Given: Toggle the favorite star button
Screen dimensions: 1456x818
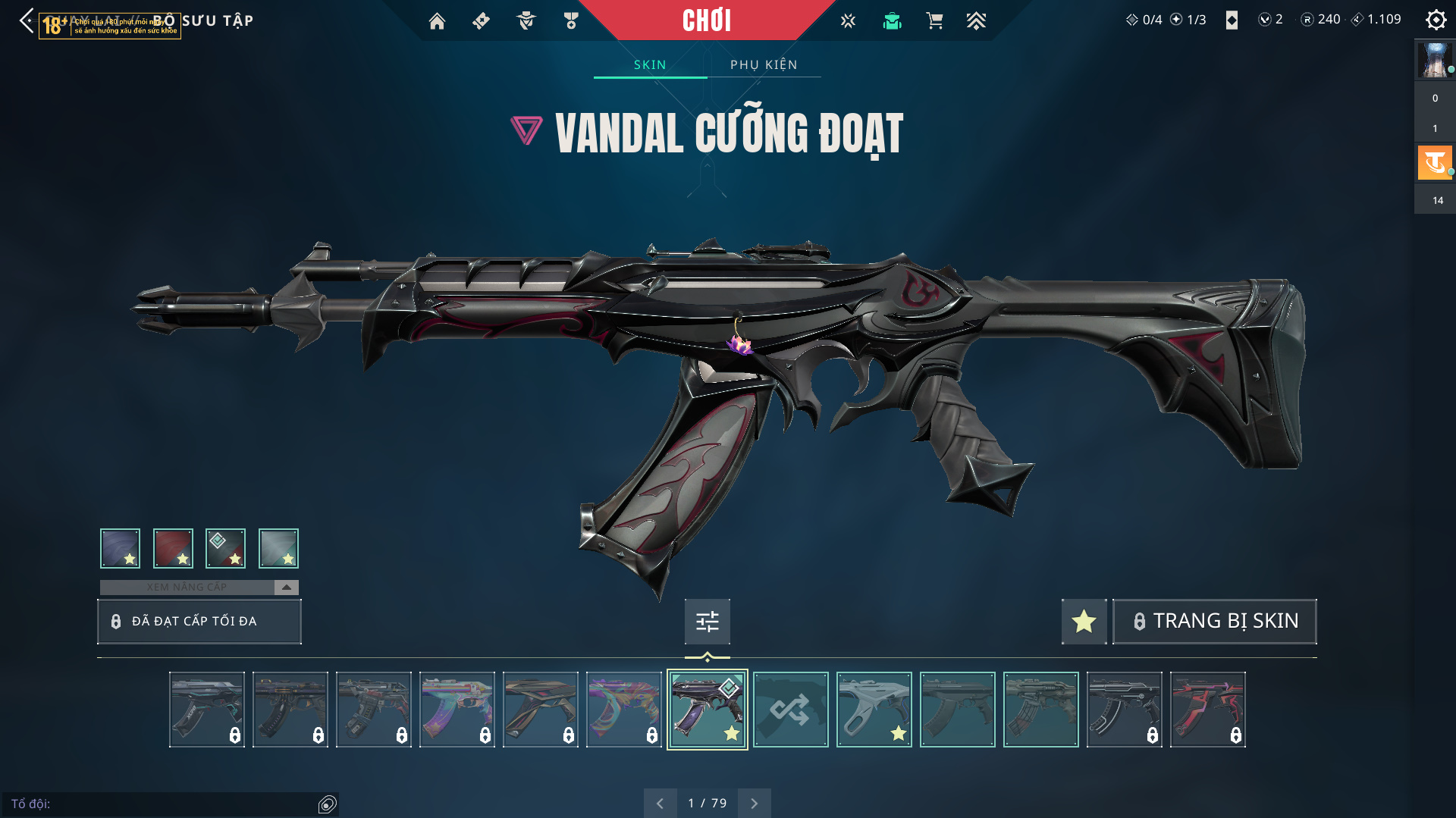Looking at the screenshot, I should click(x=1084, y=621).
